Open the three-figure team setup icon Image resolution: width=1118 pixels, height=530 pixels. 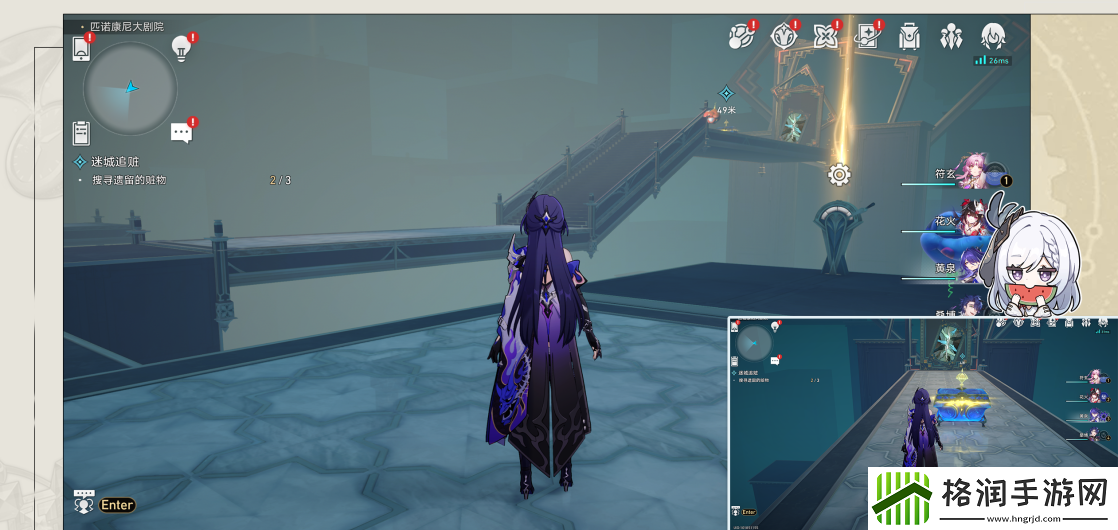(x=950, y=37)
